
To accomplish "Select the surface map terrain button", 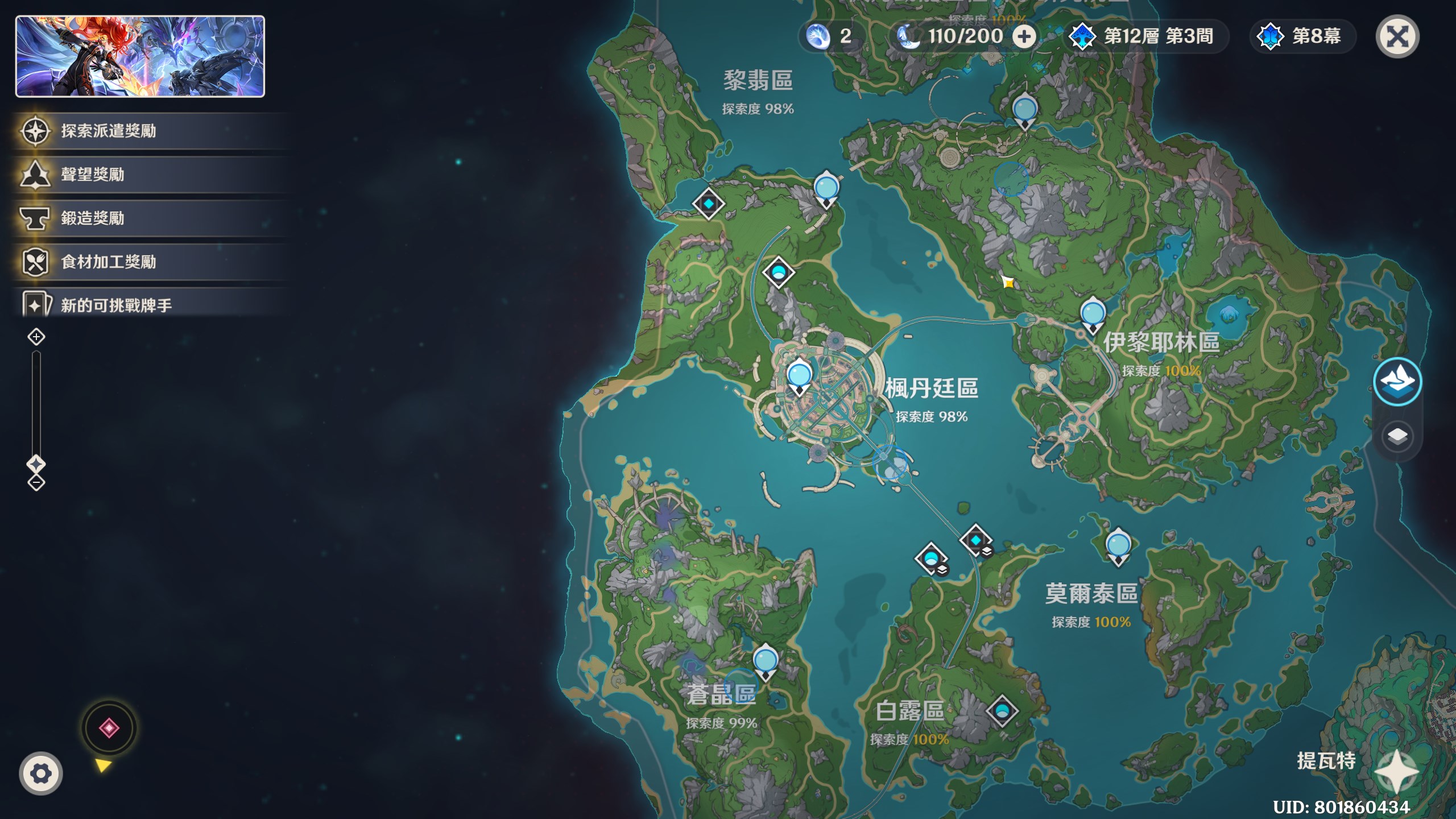I will coord(1397,382).
